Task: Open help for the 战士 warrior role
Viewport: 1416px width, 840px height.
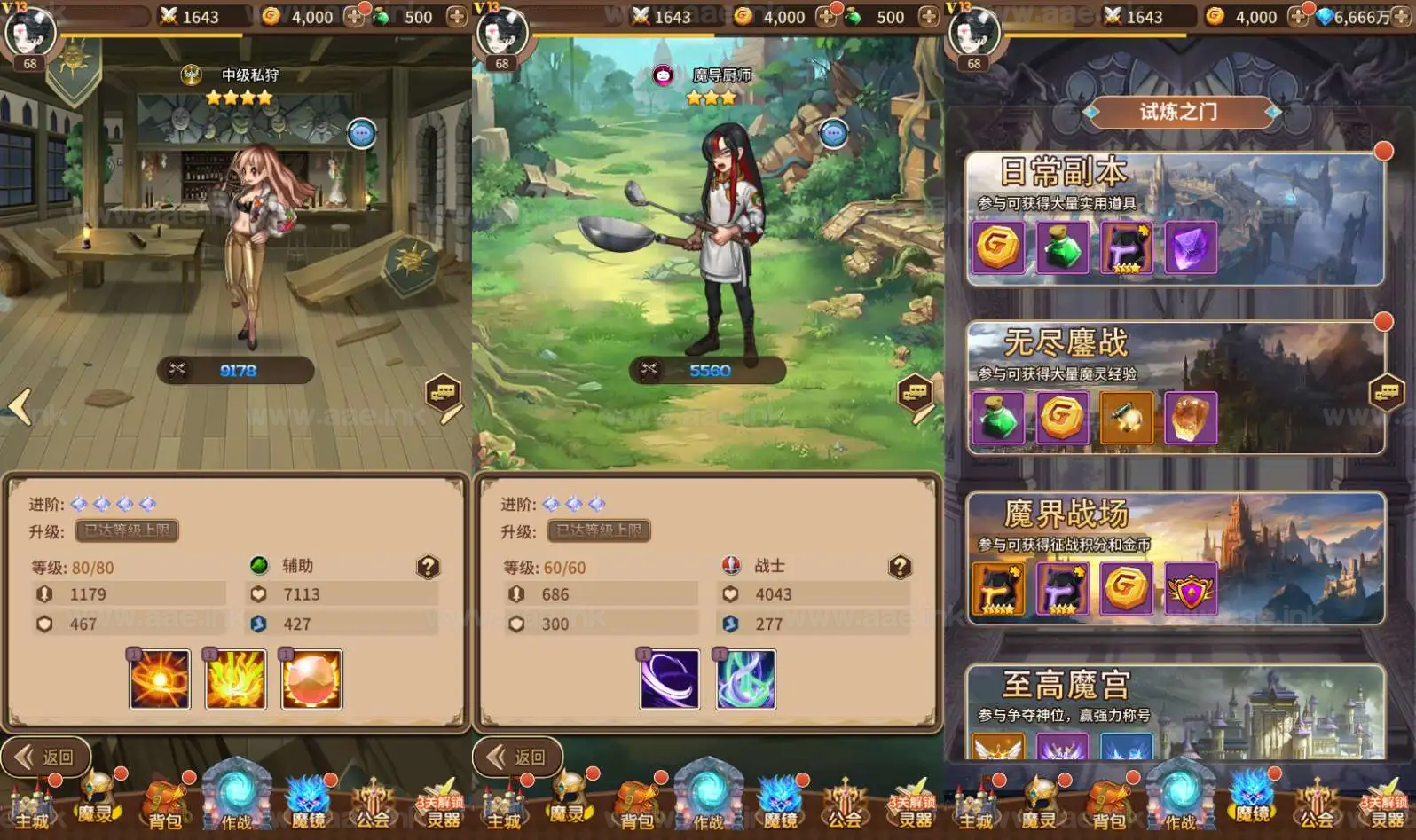Action: (x=900, y=567)
